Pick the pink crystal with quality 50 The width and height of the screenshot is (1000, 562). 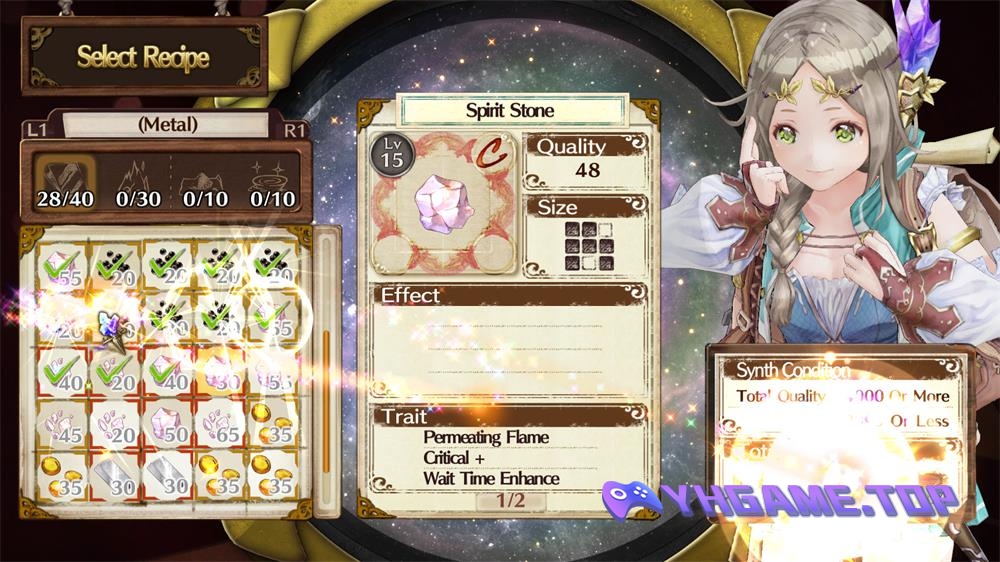coord(168,424)
